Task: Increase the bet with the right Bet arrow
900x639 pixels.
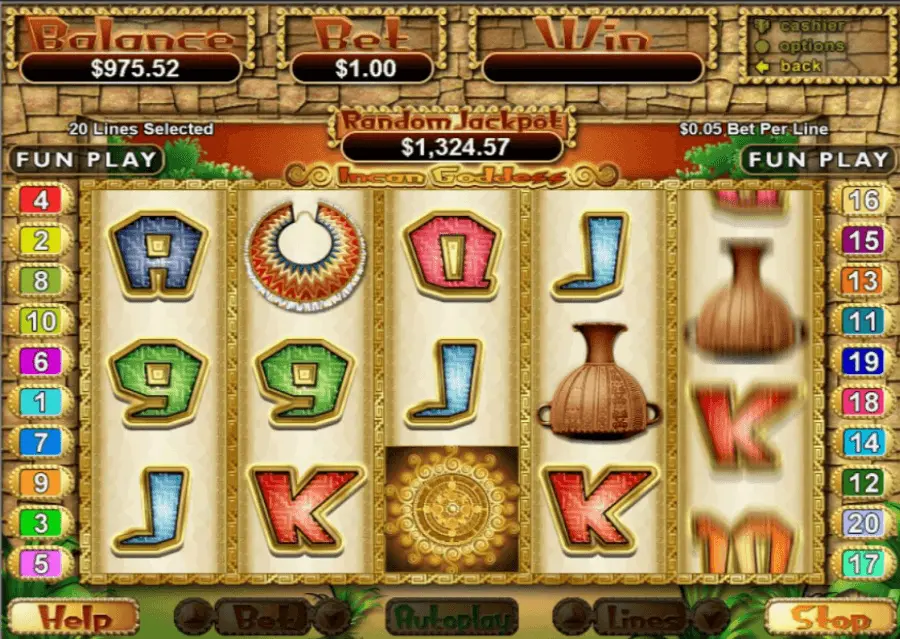Action: pos(331,619)
